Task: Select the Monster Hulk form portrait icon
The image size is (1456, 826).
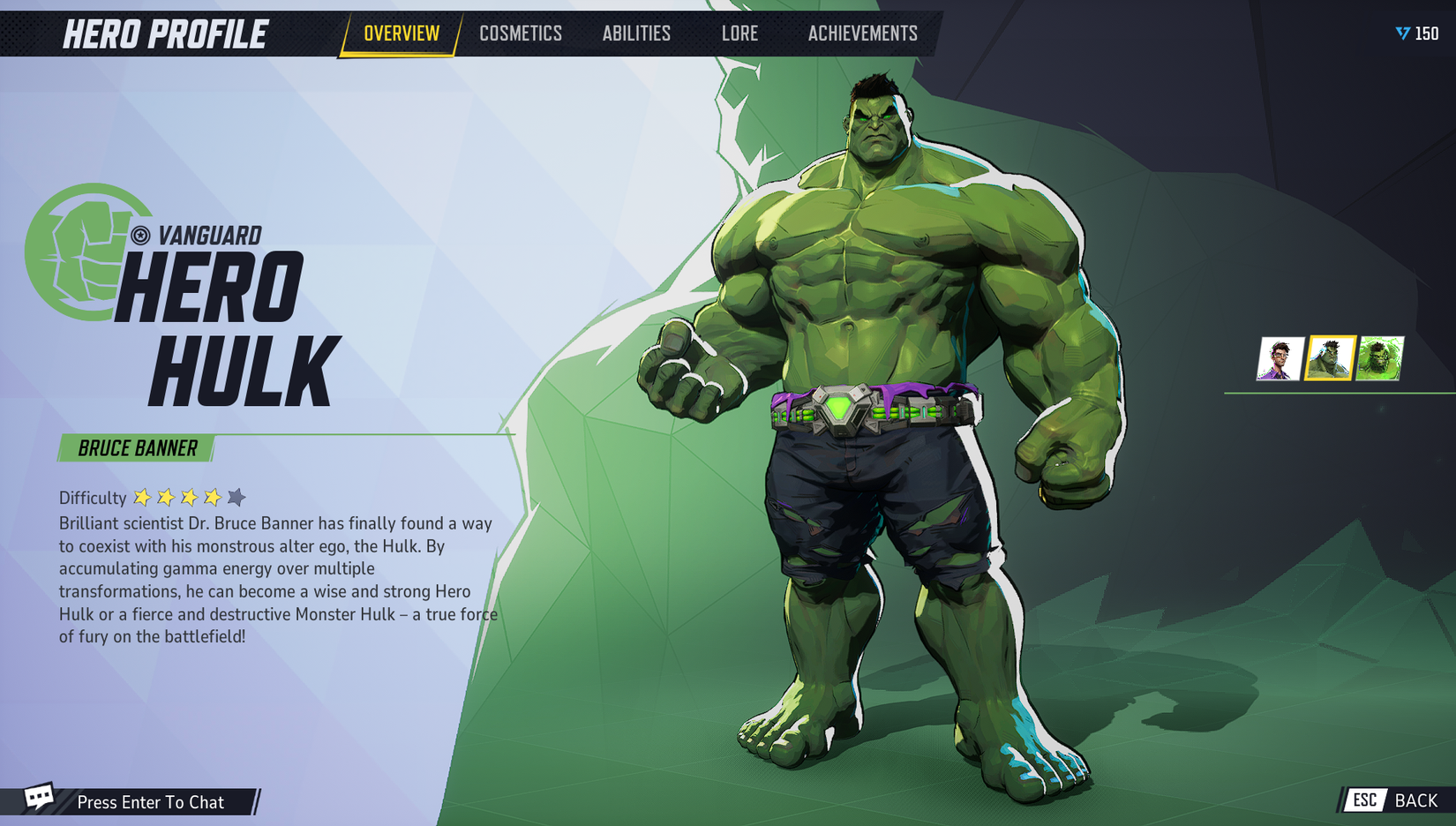Action: [x=1379, y=357]
